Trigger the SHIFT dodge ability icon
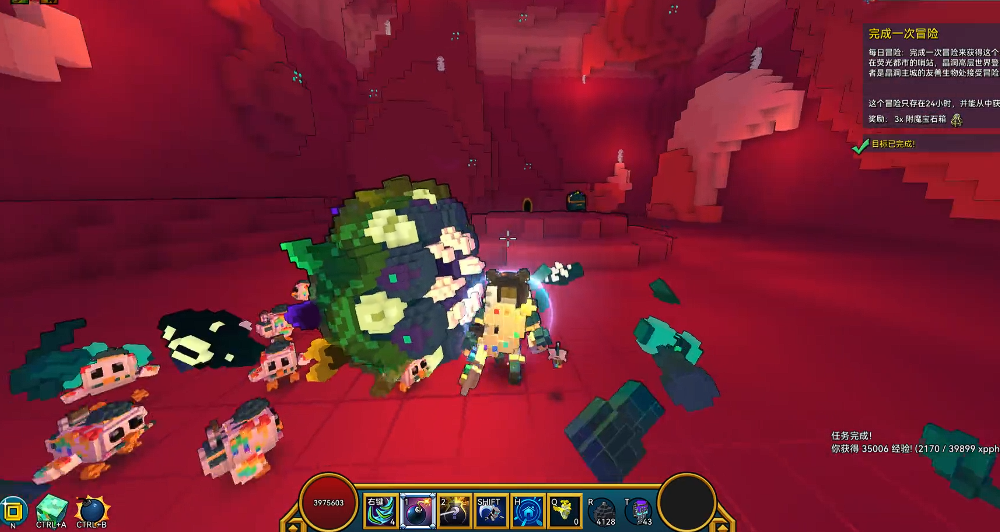The image size is (1000, 532). [x=489, y=511]
